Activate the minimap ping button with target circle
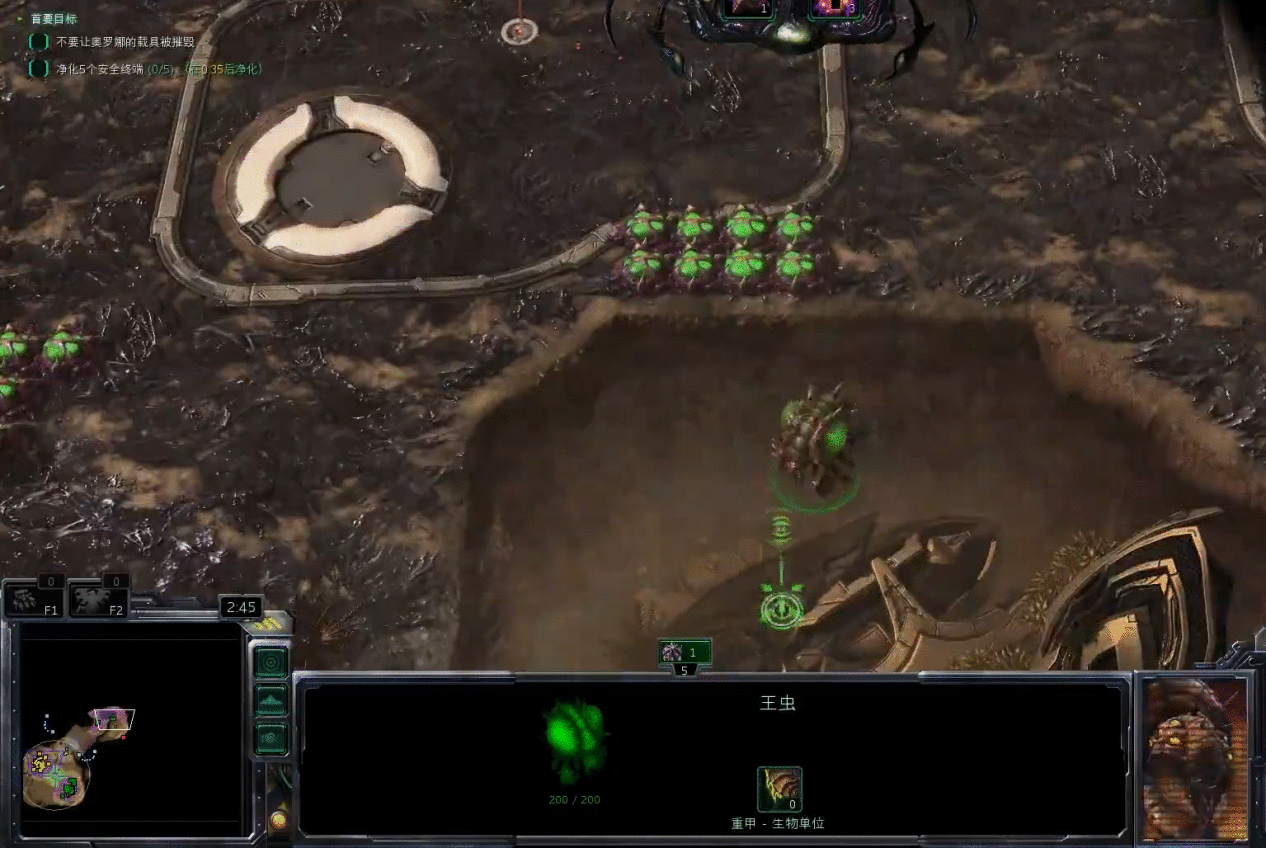This screenshot has height=848, width=1266. tap(271, 662)
